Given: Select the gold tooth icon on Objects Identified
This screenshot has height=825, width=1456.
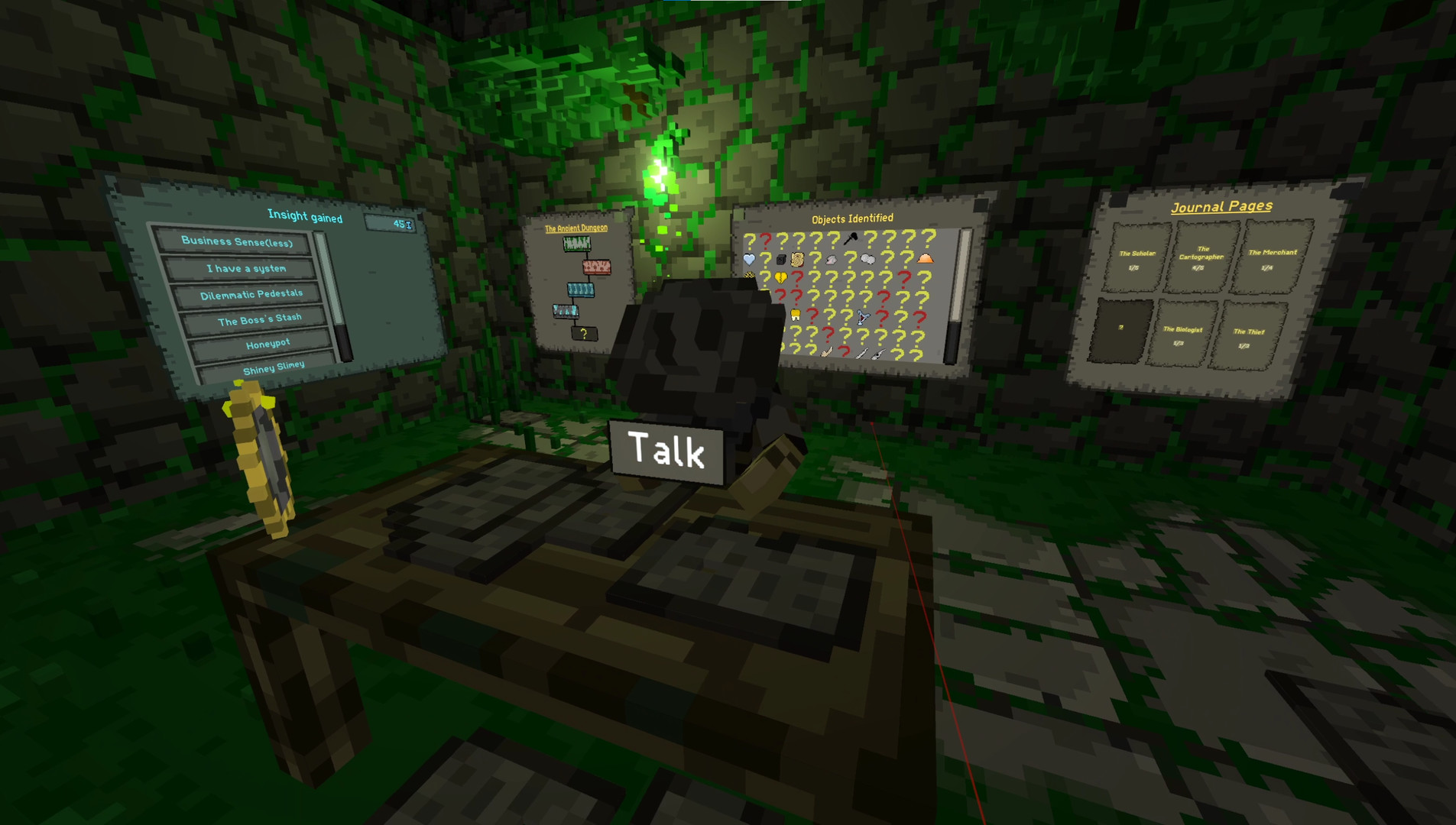Looking at the screenshot, I should coord(795,315).
